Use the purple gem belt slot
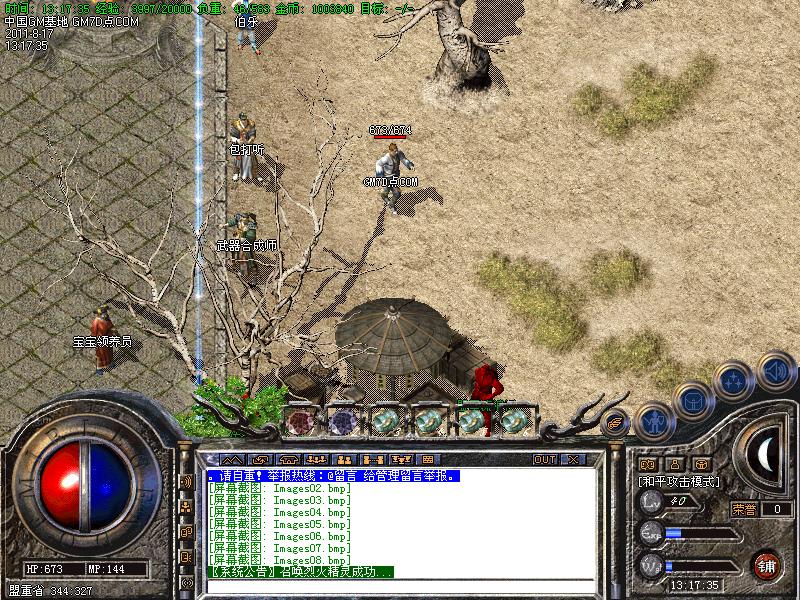 343,421
